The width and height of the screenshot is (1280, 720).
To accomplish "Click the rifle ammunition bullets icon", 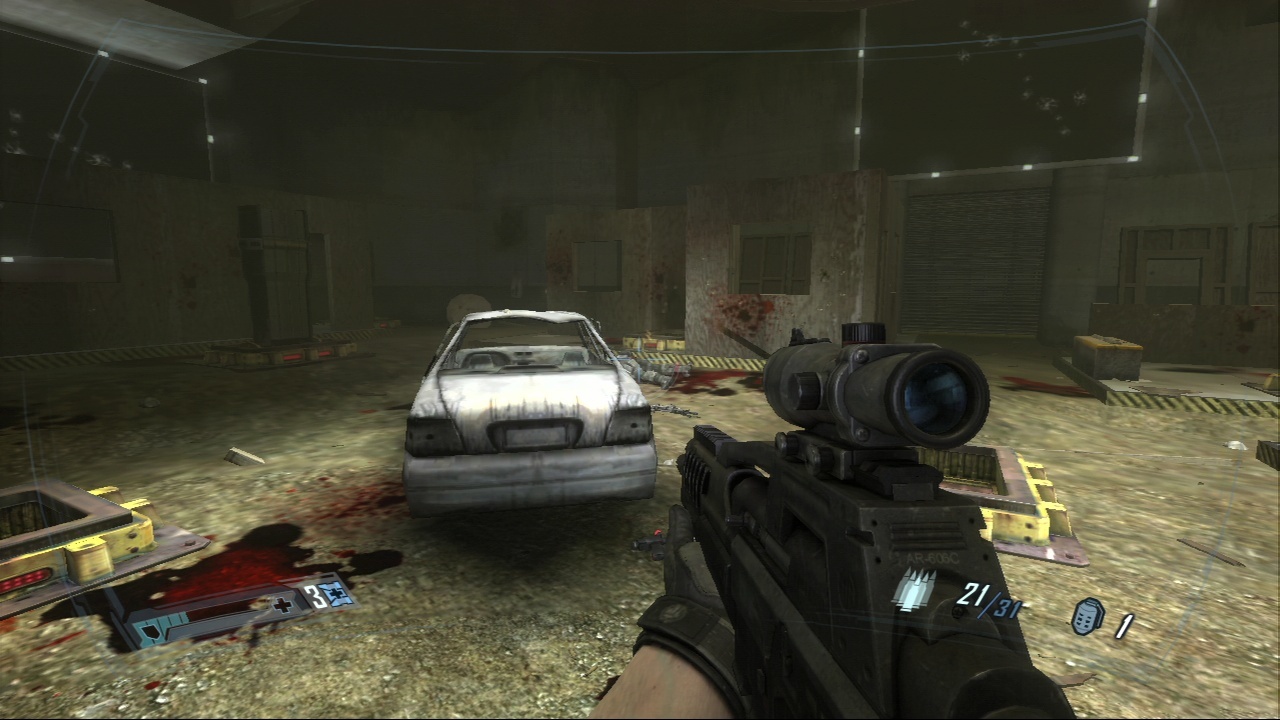I will click(914, 590).
